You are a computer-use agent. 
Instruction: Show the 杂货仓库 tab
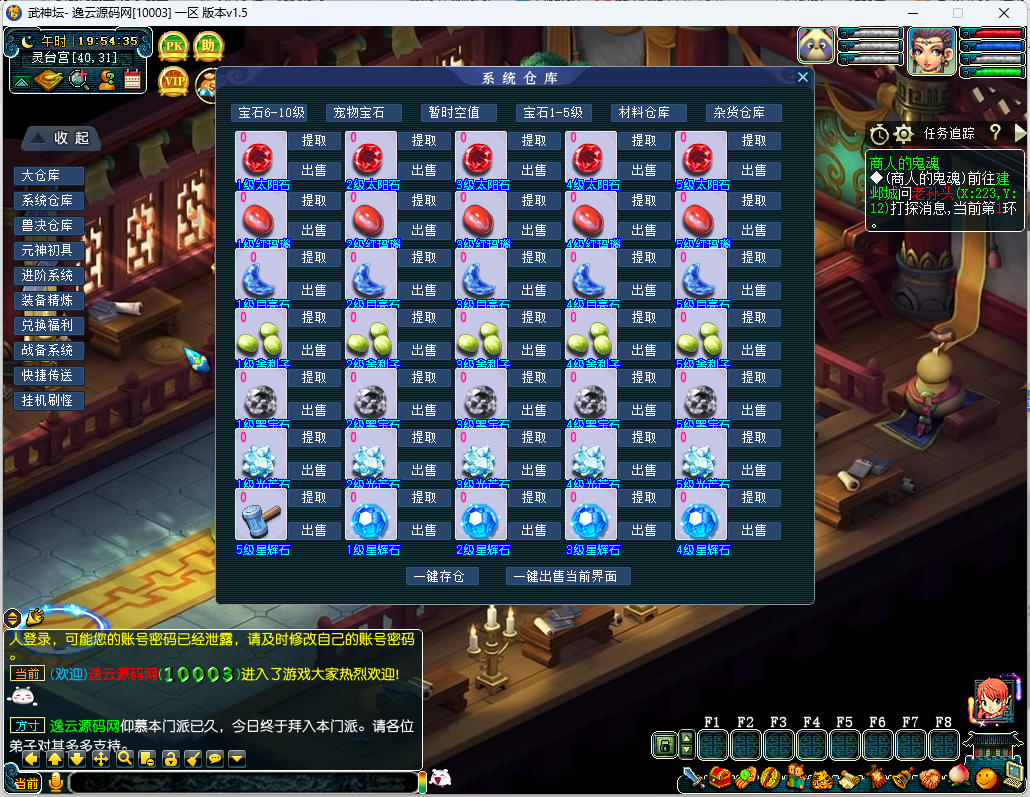click(742, 113)
